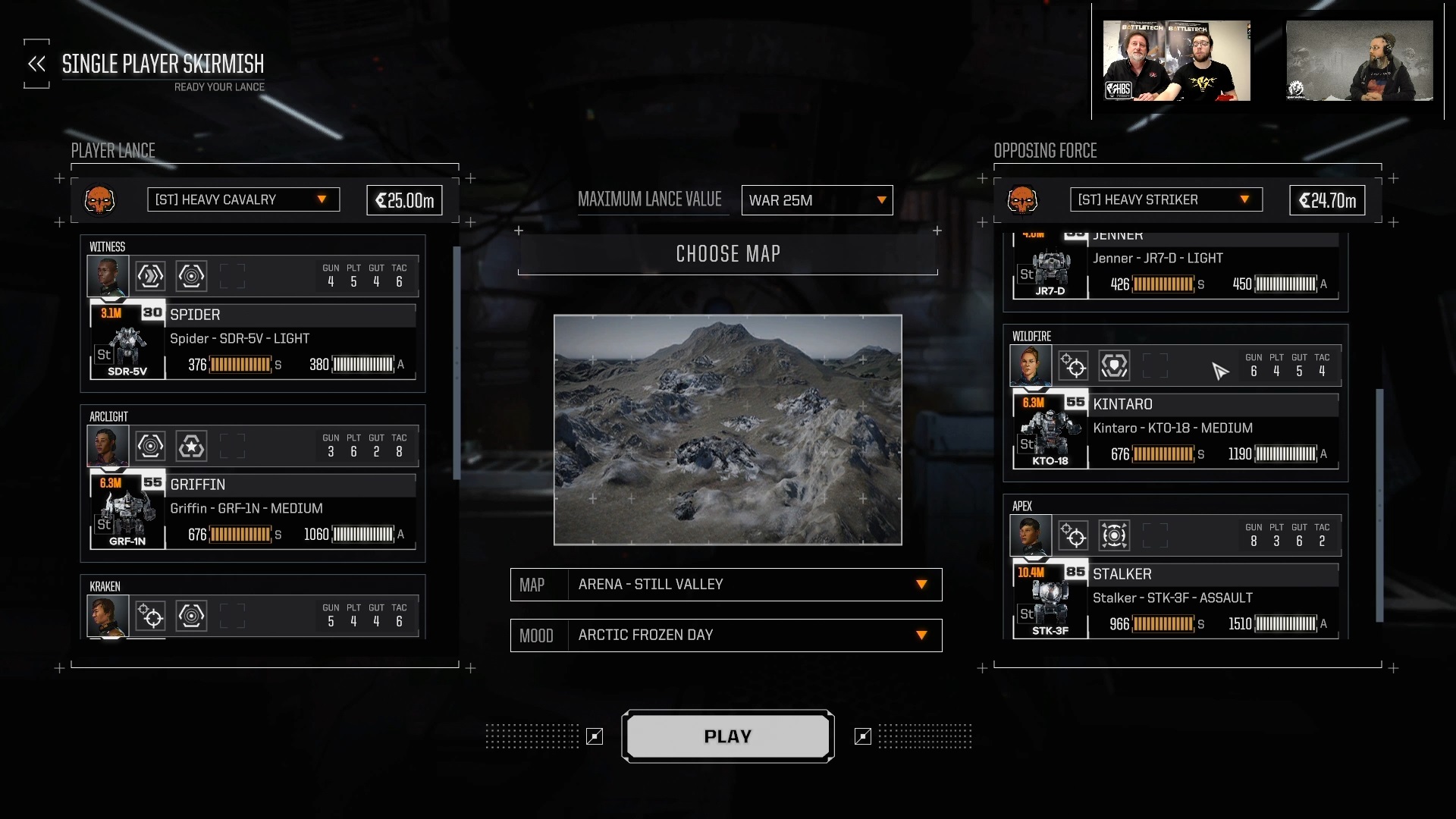Go back using the double-chevron arrow
This screenshot has height=819, width=1456.
(36, 64)
